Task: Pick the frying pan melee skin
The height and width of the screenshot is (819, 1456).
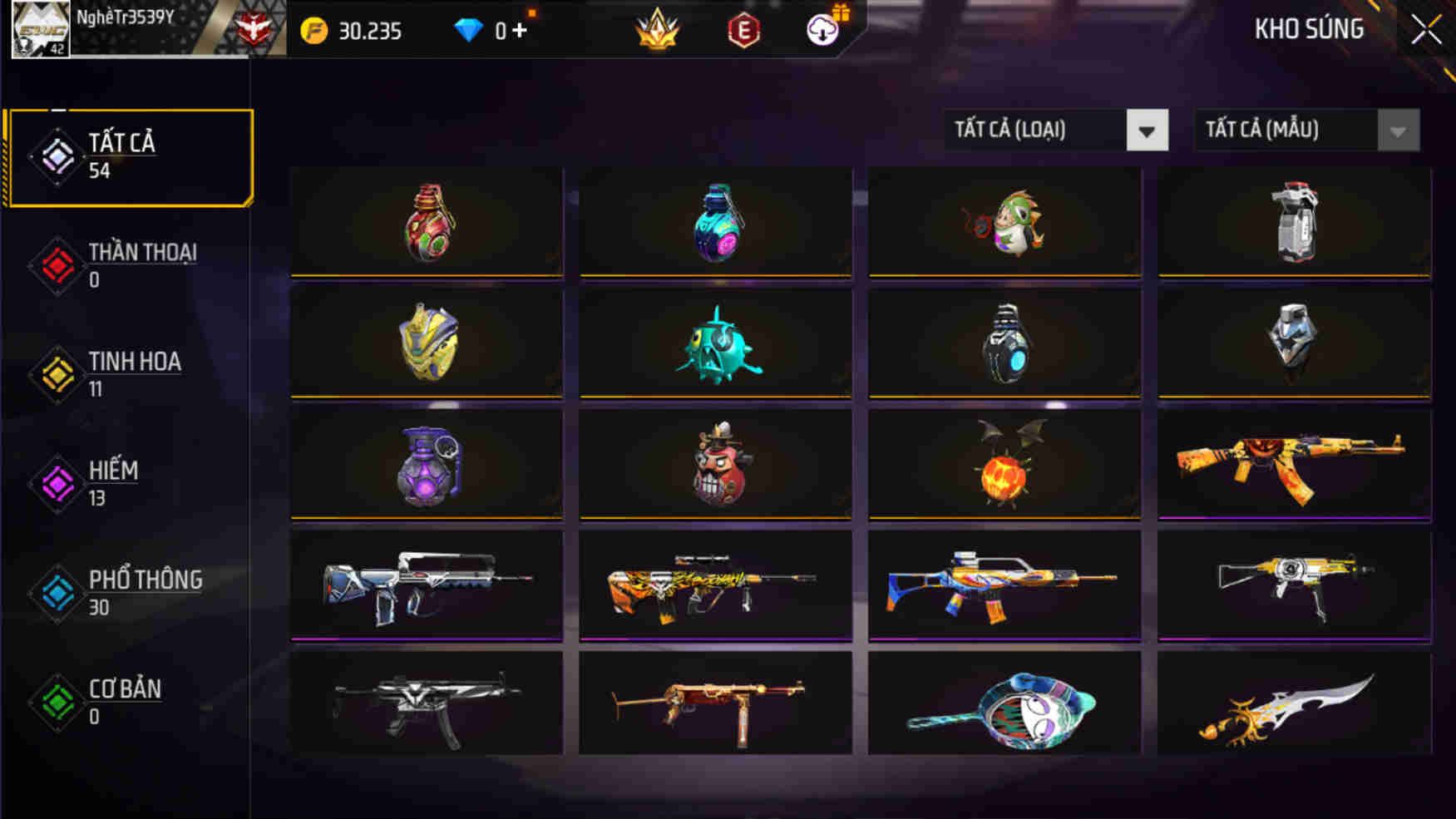Action: 1004,706
